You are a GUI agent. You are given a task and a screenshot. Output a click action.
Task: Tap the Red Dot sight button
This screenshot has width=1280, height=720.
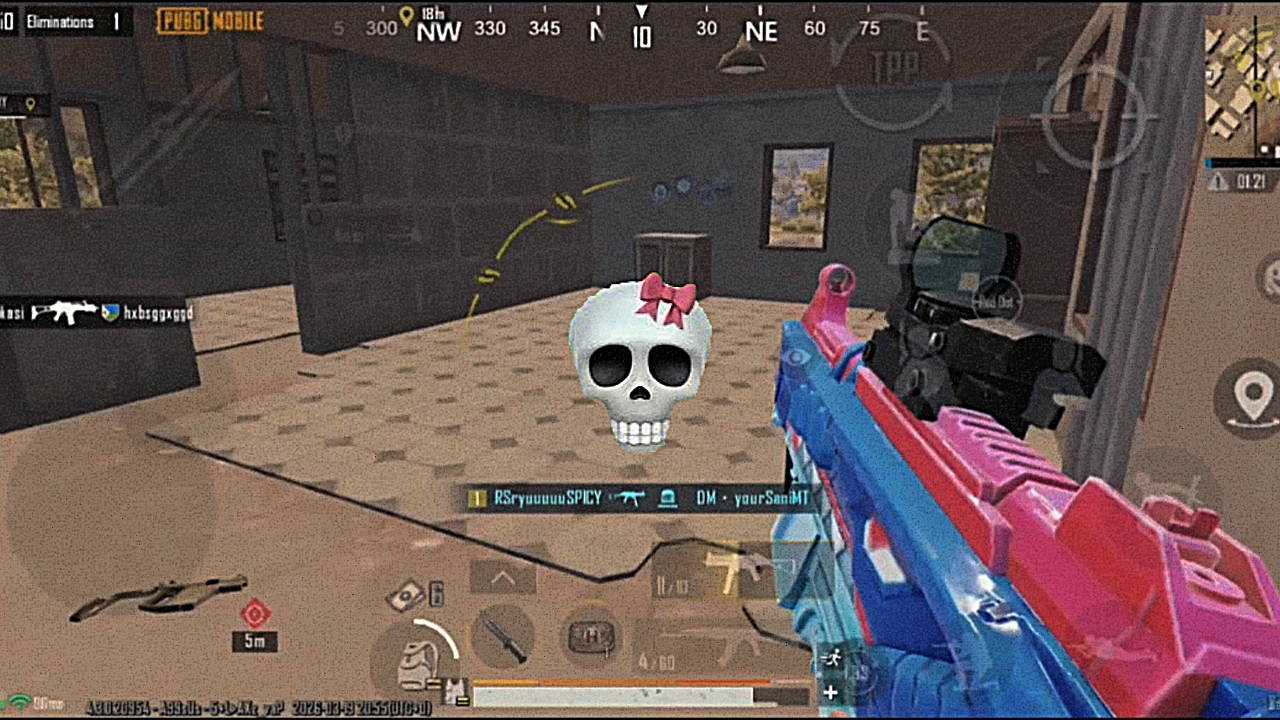click(997, 302)
